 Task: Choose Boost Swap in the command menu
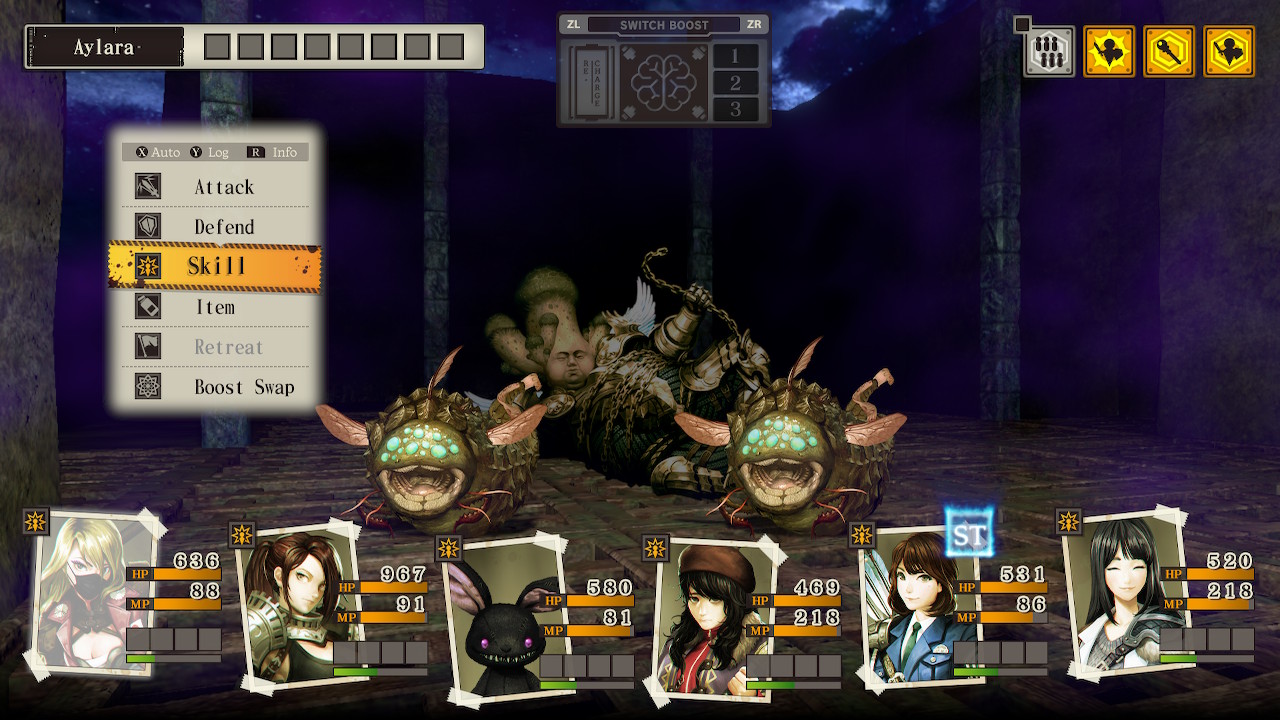pyautogui.click(x=244, y=387)
